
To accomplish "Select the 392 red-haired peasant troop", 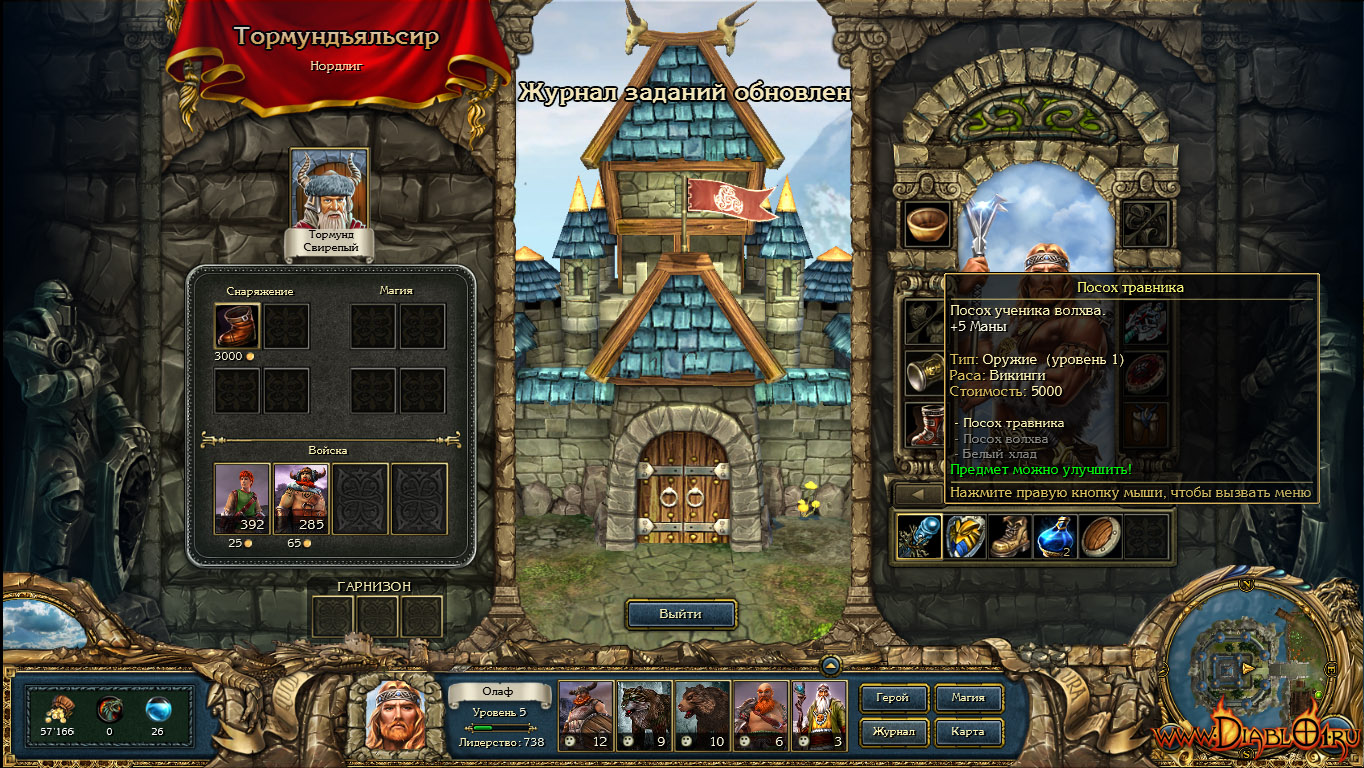I will coord(242,498).
